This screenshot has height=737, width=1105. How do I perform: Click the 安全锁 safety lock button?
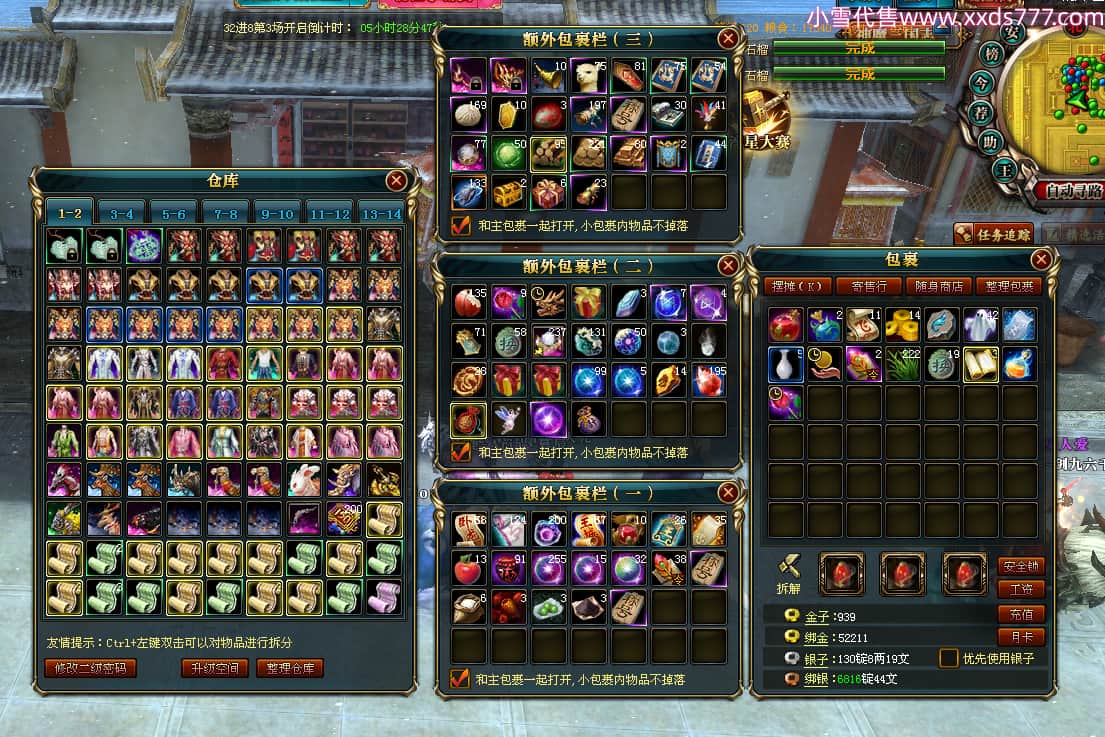click(x=1020, y=566)
